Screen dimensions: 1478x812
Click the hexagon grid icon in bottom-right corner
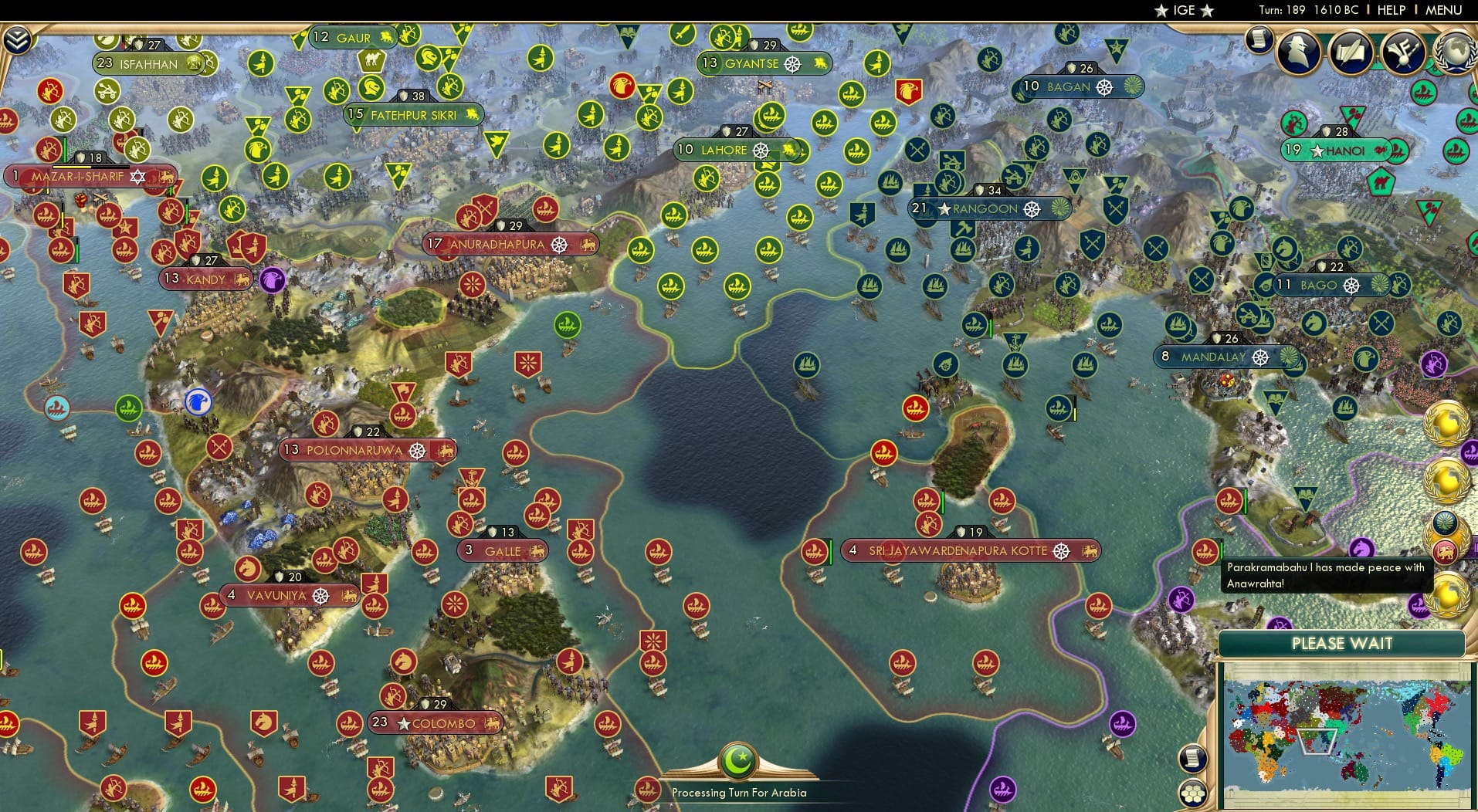(1195, 791)
